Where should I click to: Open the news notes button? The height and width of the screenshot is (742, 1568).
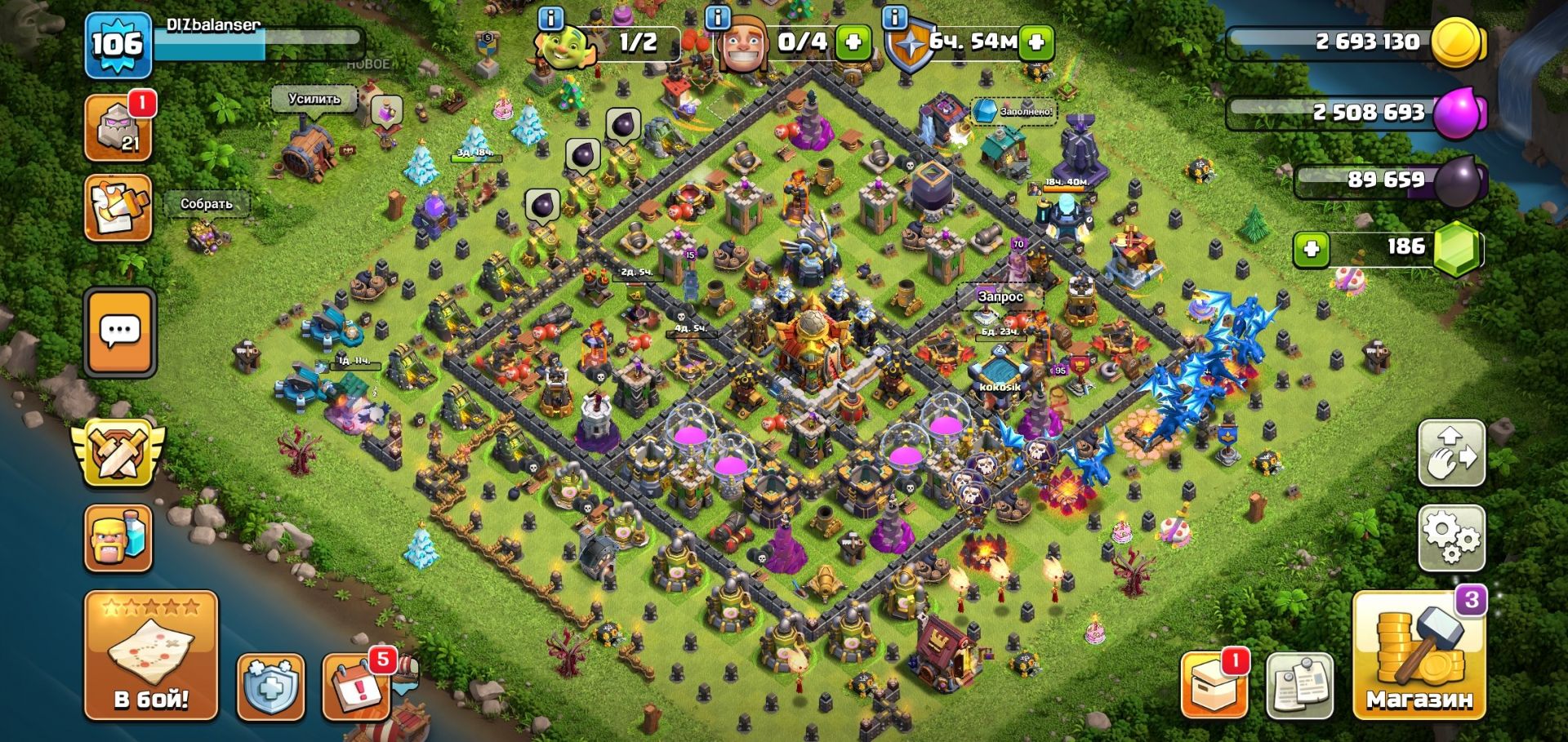1300,686
